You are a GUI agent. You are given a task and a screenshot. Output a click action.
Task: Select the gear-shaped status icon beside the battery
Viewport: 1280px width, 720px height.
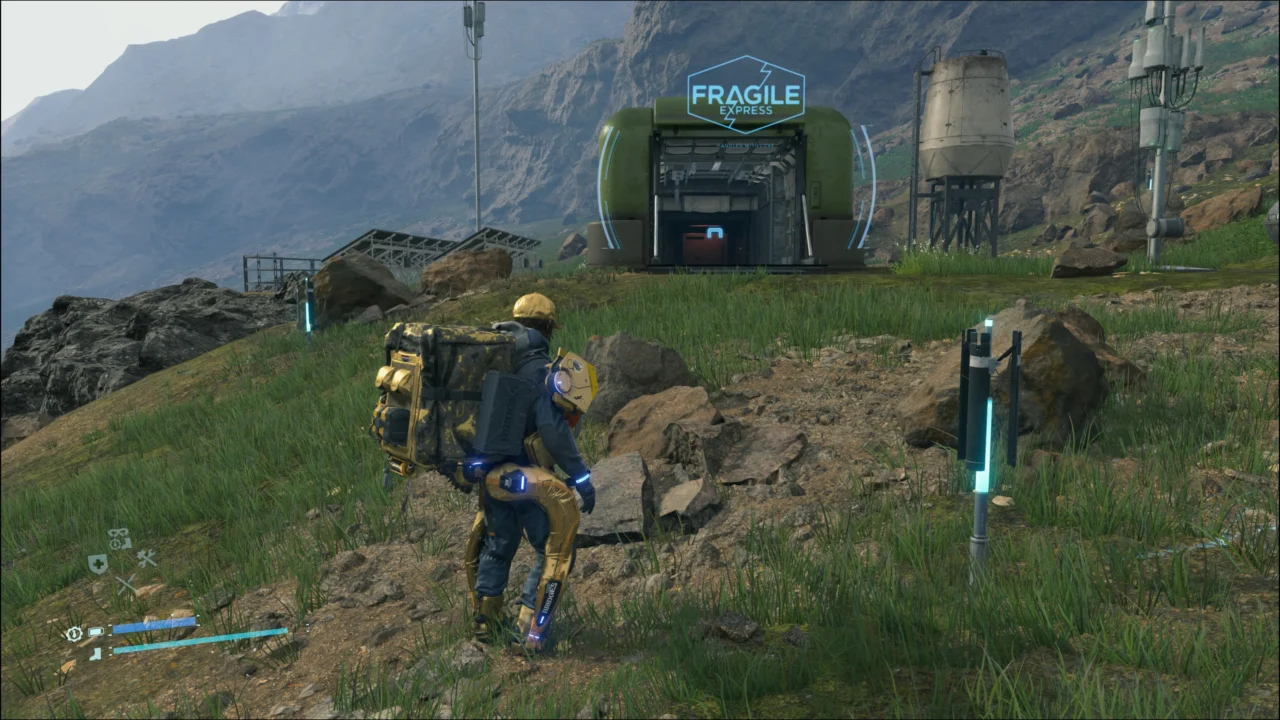(x=73, y=633)
